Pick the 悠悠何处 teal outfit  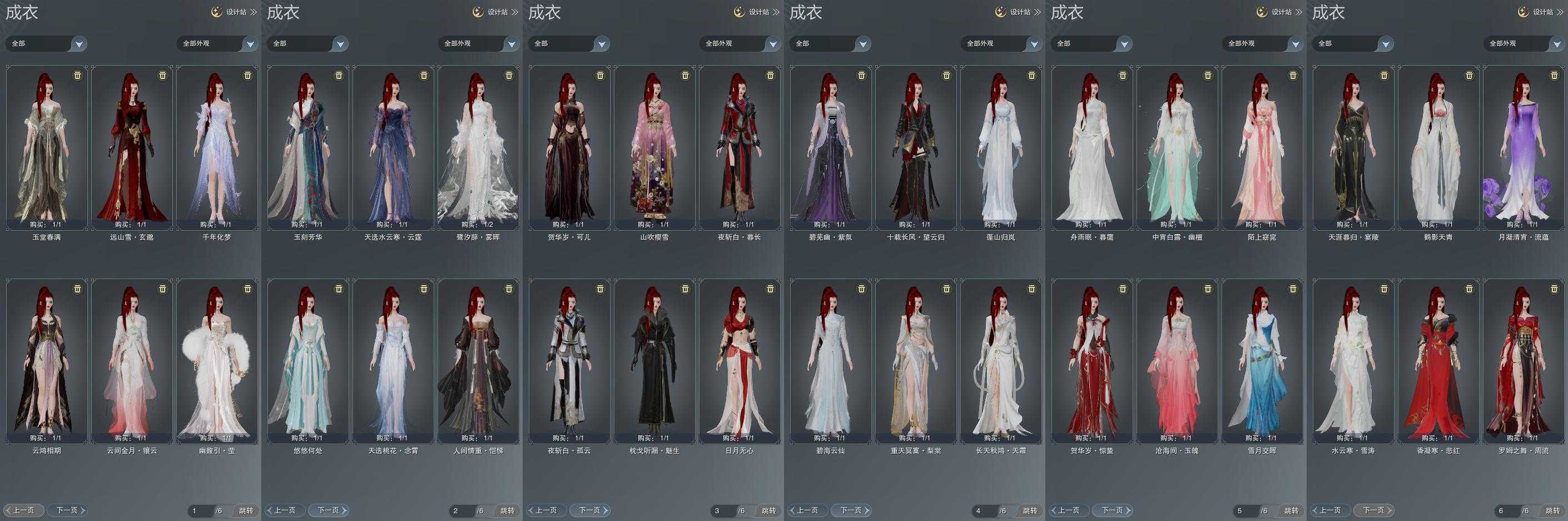tap(307, 360)
